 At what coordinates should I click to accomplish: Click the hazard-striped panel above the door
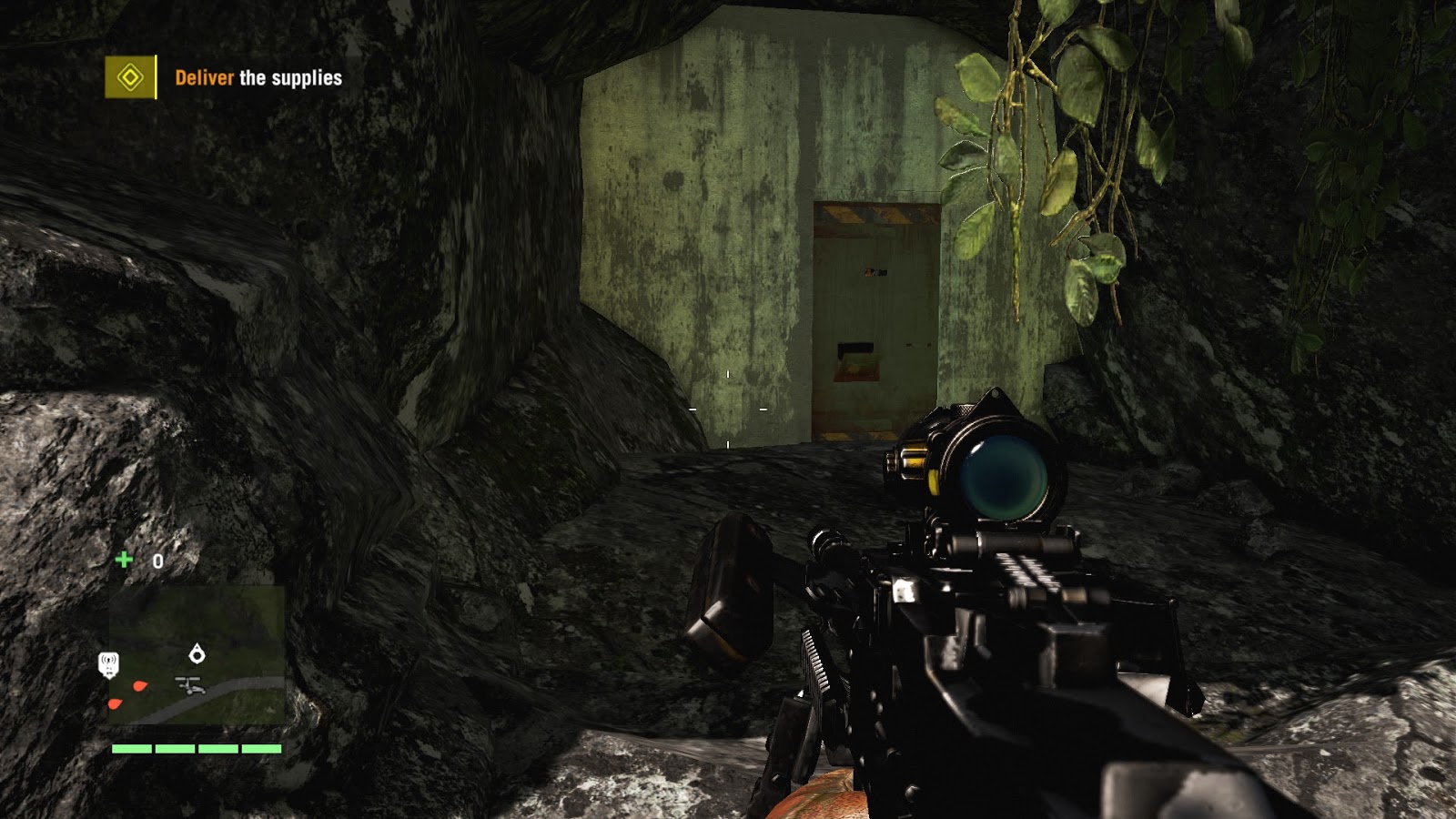[x=871, y=214]
